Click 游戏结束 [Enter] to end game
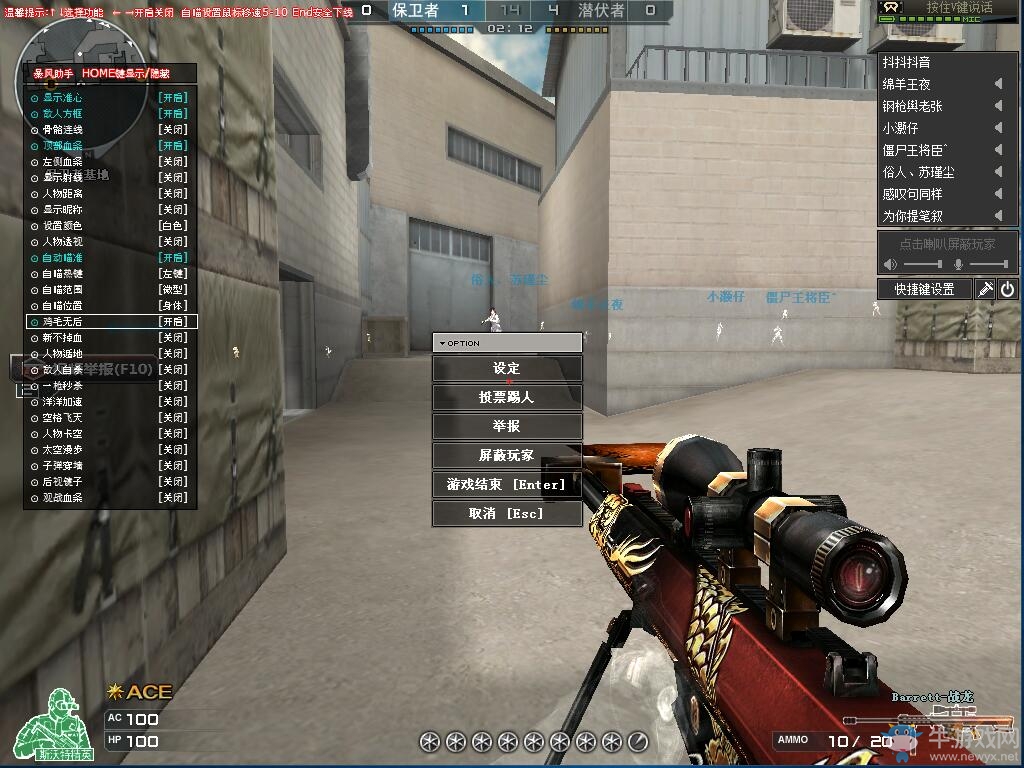Image resolution: width=1024 pixels, height=768 pixels. pyautogui.click(x=507, y=484)
